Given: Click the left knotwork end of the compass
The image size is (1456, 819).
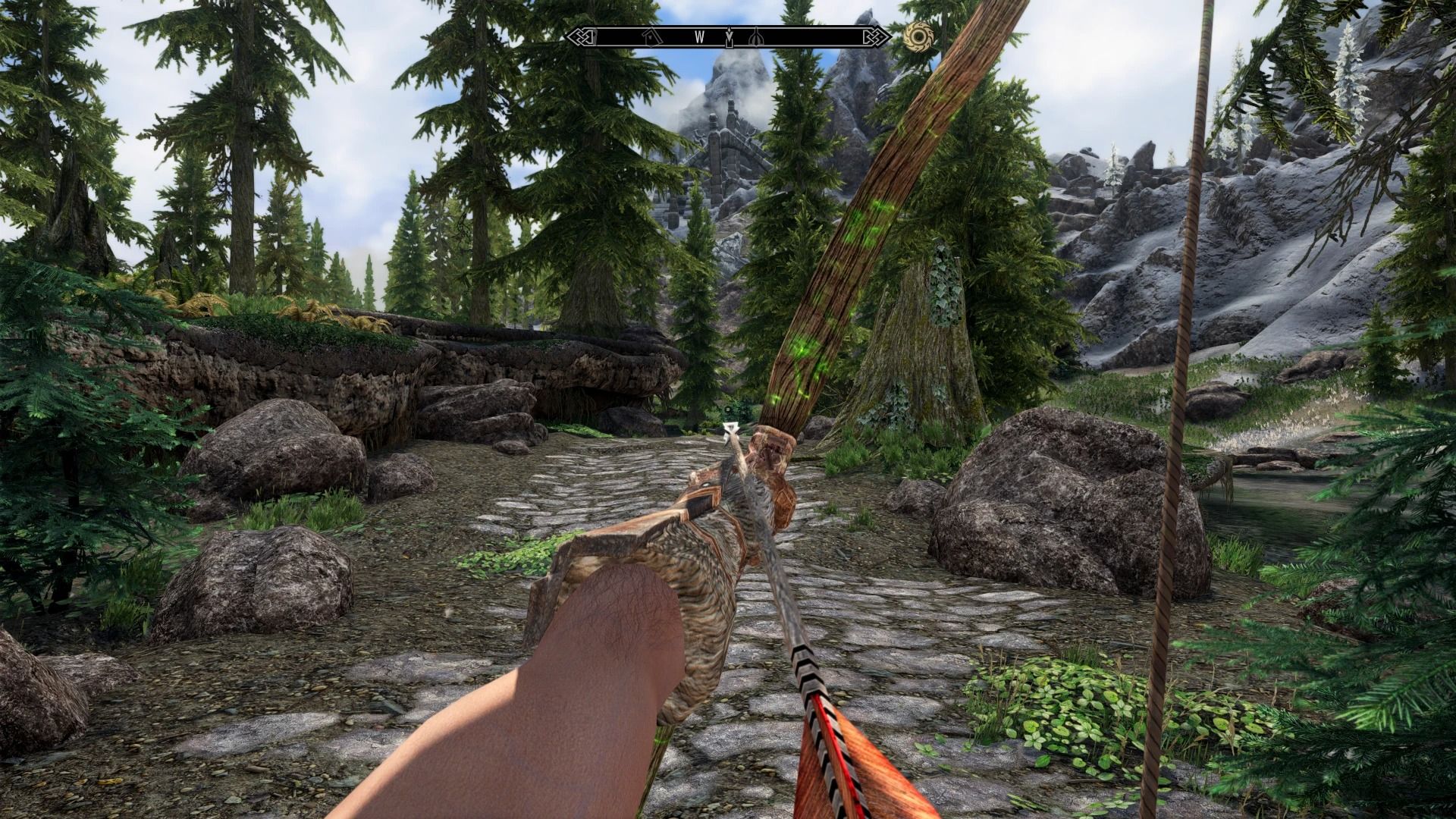Looking at the screenshot, I should 582,36.
